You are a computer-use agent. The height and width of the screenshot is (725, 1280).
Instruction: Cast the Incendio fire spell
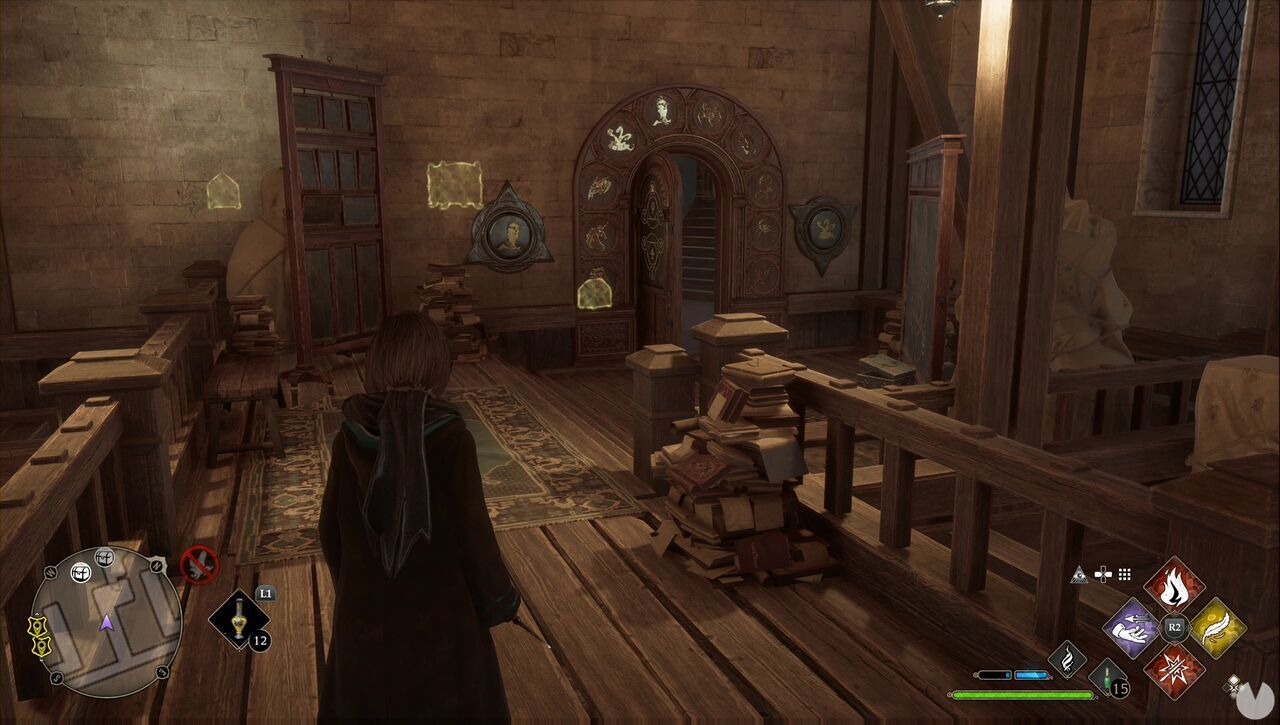pos(1175,586)
